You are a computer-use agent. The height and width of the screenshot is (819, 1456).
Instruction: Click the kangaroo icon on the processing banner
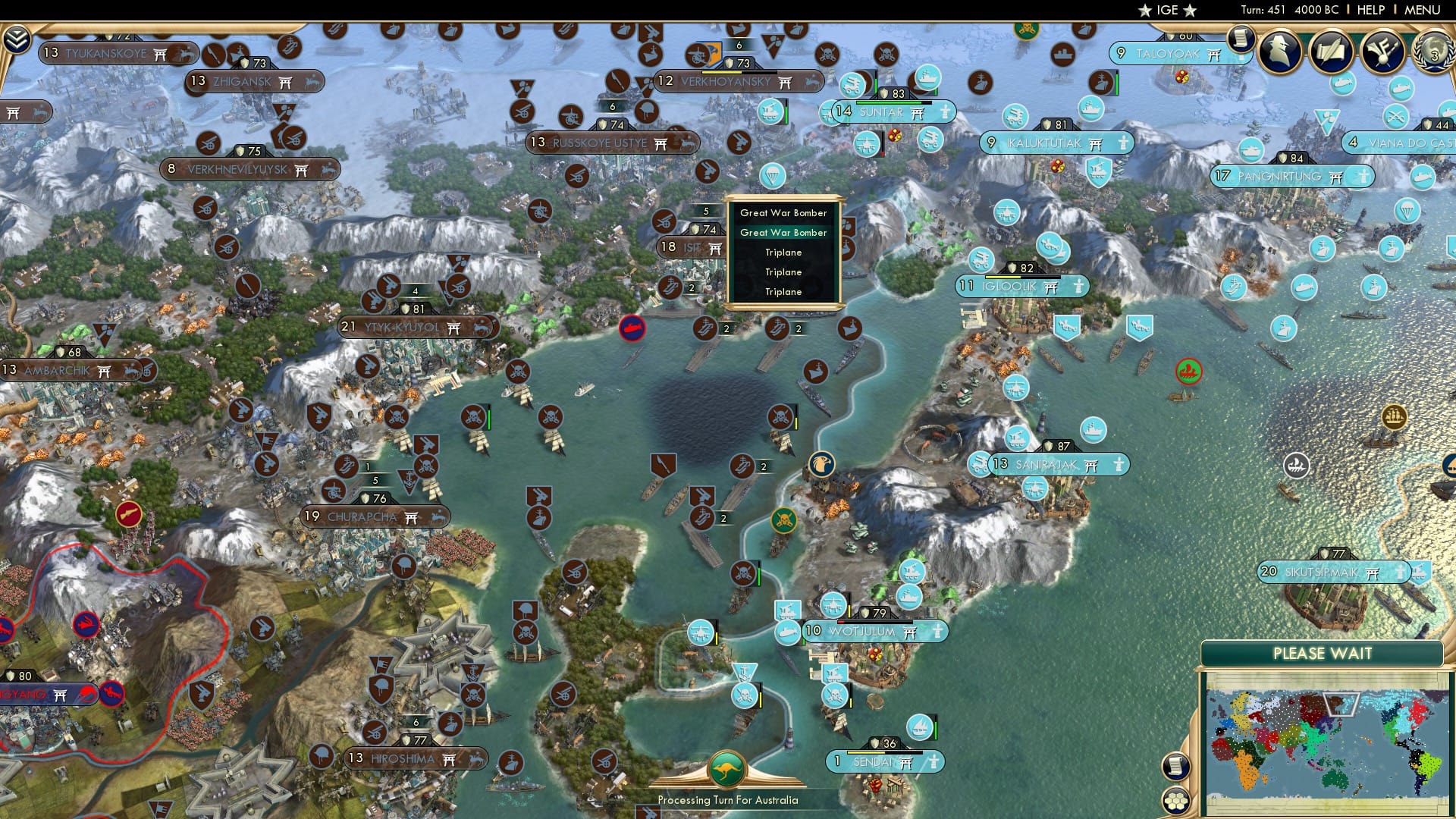(x=726, y=768)
